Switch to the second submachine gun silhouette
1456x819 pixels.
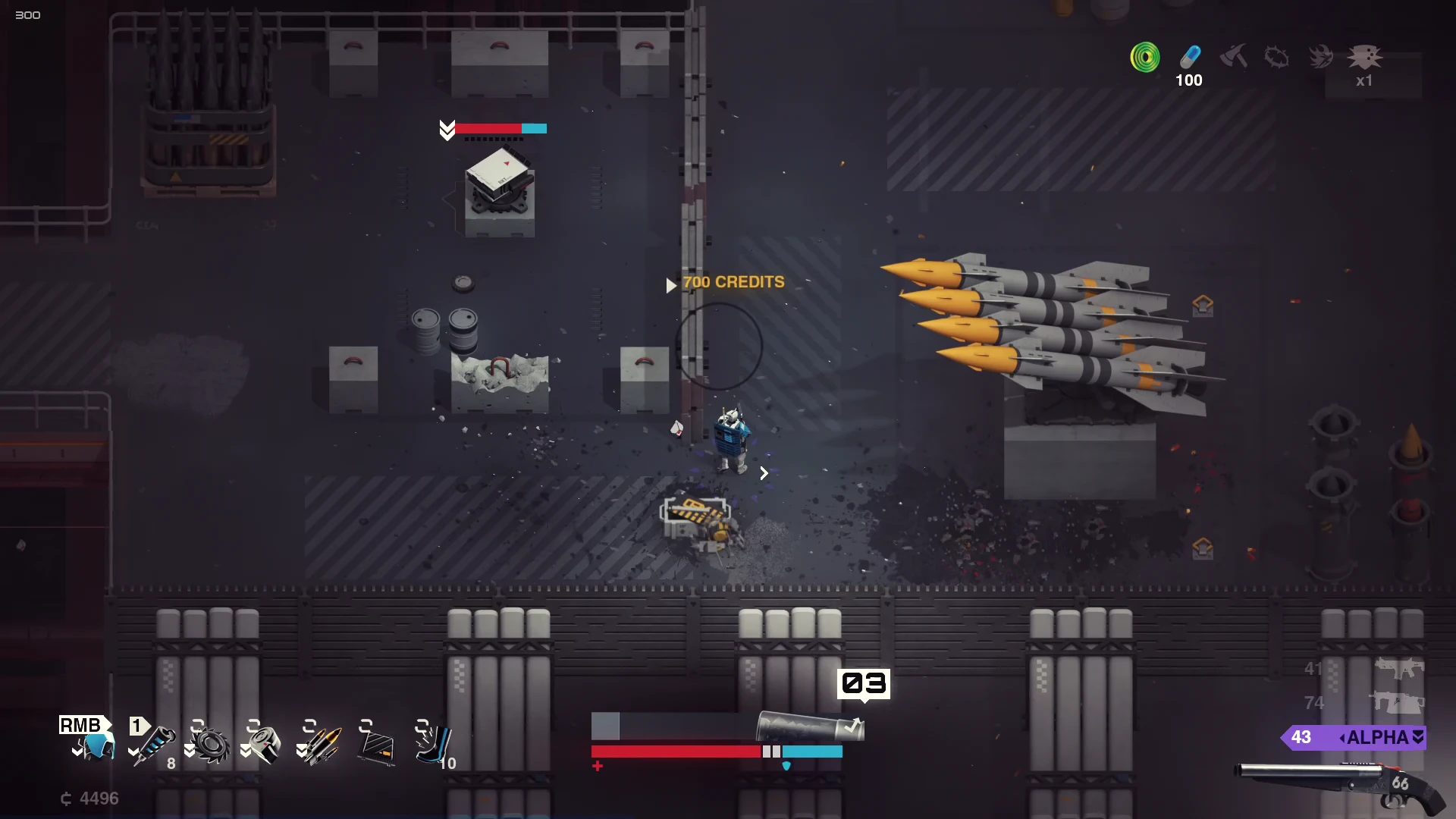coord(1396,703)
